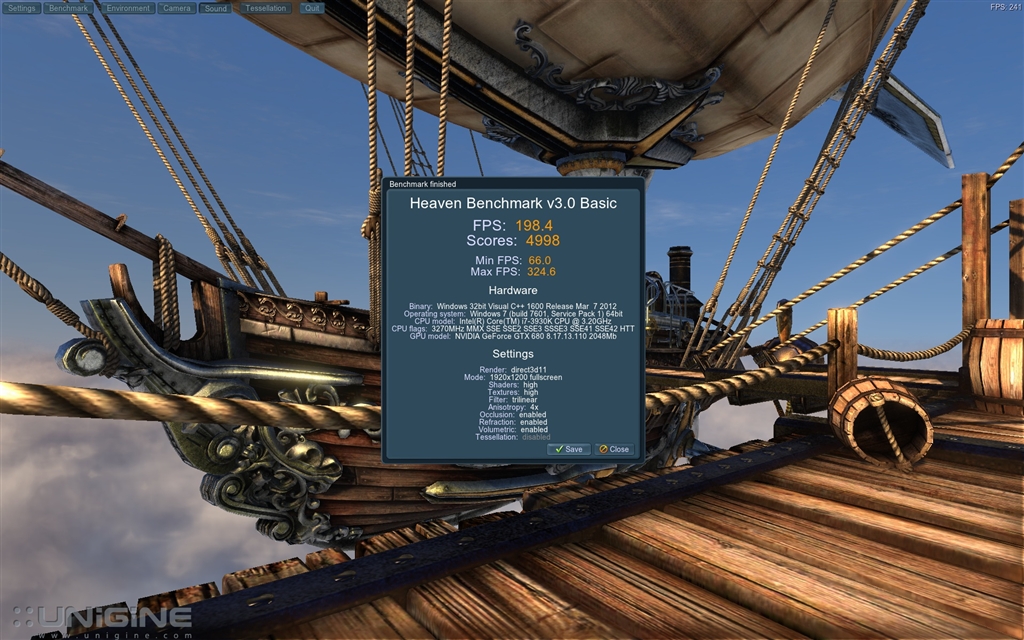Viewport: 1024px width, 640px height.
Task: Toggle the Sound button
Action: tap(215, 8)
